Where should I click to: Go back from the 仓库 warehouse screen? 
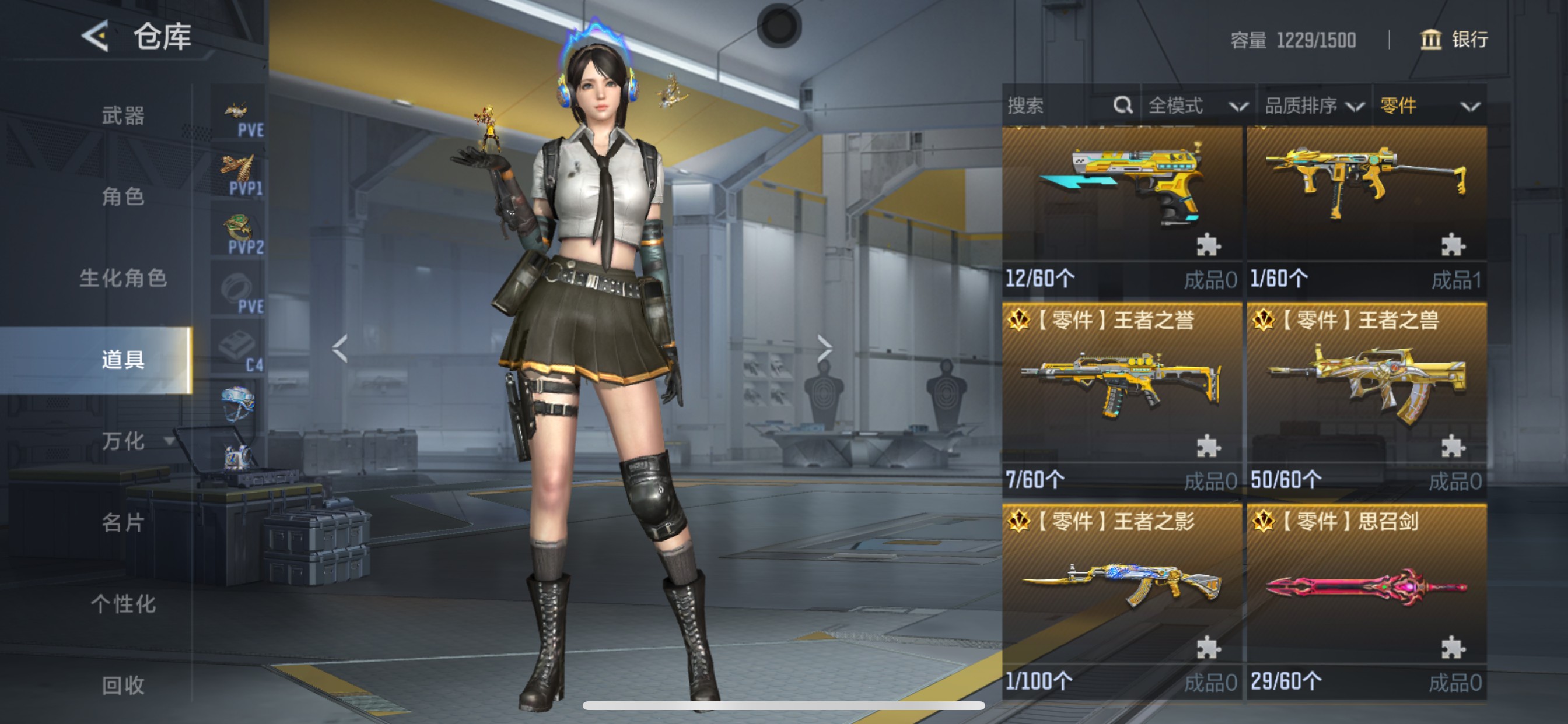coord(96,36)
